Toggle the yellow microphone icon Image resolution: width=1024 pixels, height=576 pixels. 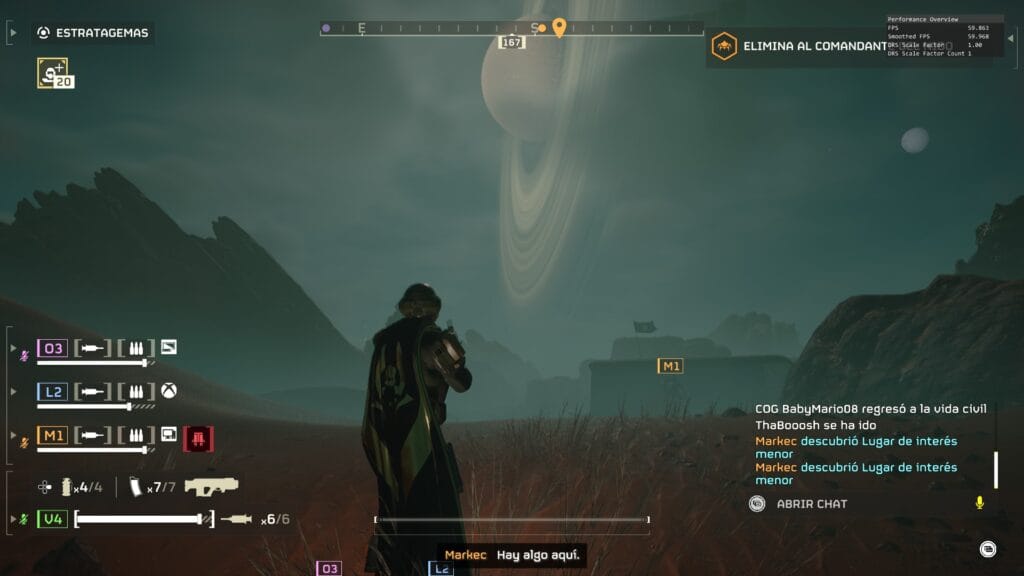(979, 503)
